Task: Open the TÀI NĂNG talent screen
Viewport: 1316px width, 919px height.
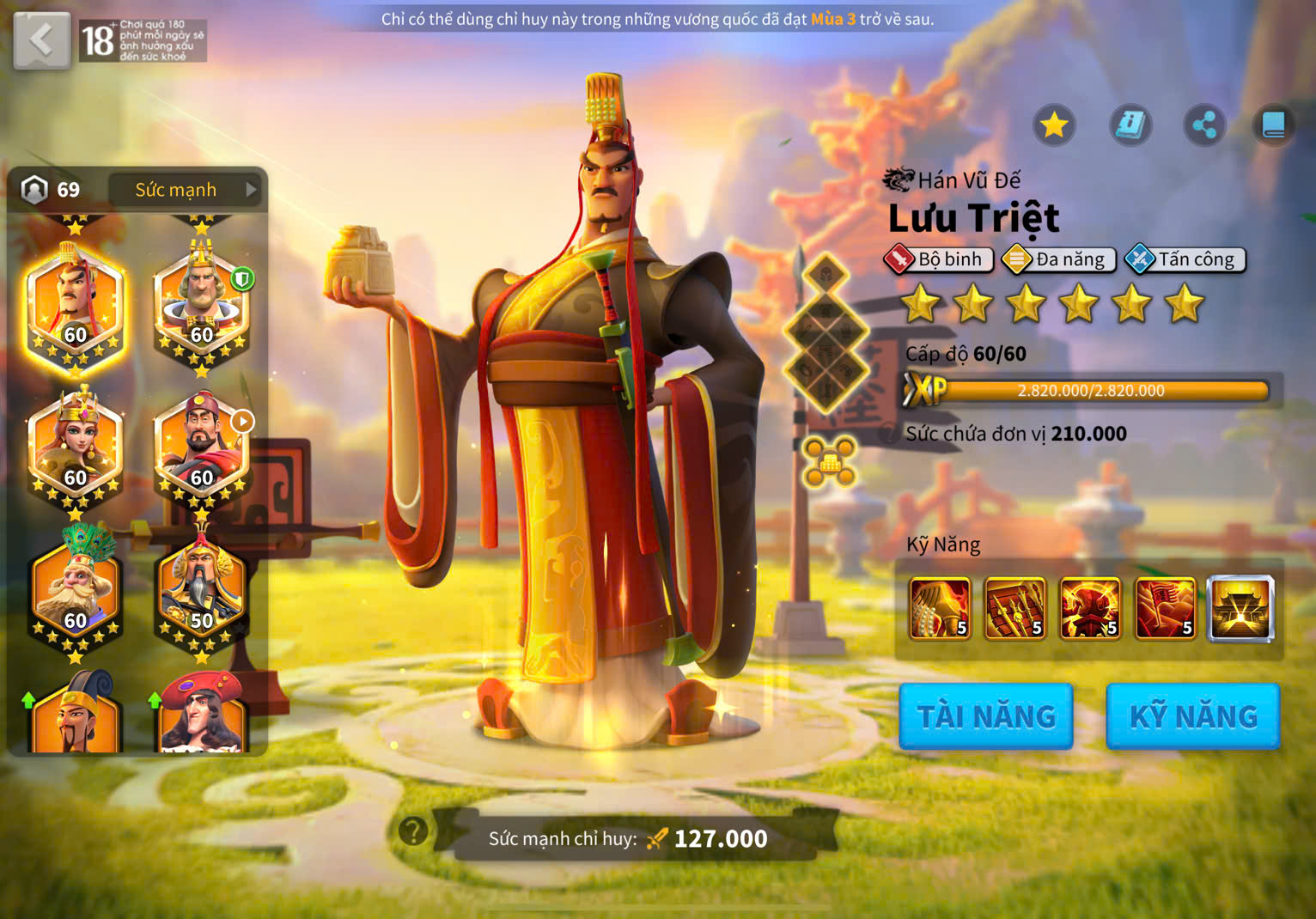Action: click(985, 716)
